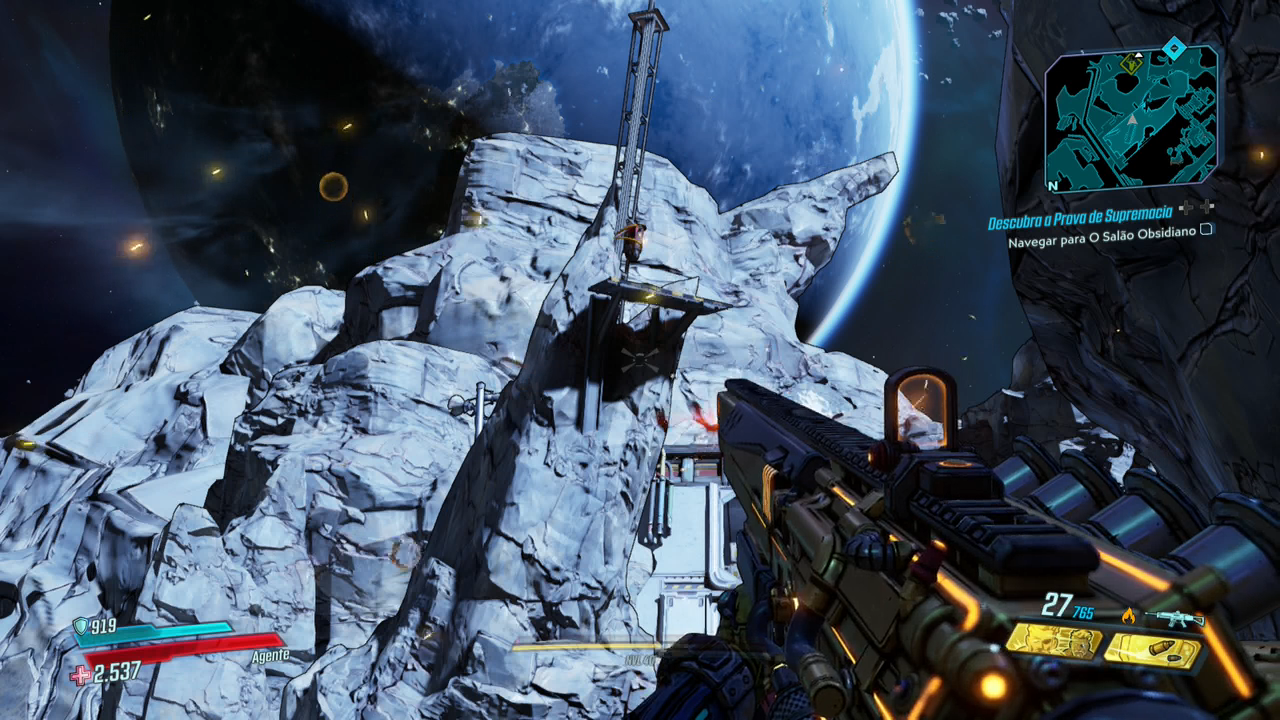The image size is (1280, 720).
Task: Select the yellow quest marker on the minimap
Action: point(1131,64)
